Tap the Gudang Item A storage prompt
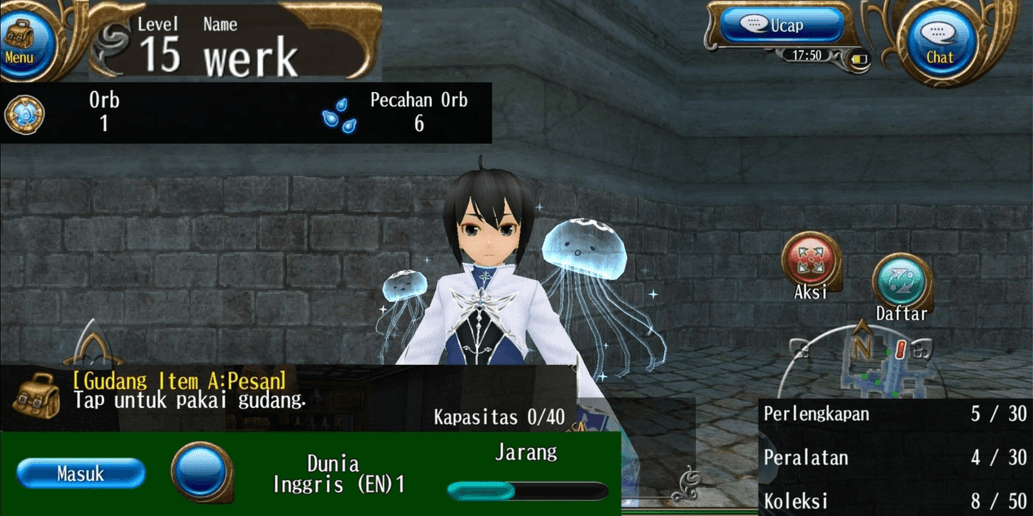 [180, 391]
